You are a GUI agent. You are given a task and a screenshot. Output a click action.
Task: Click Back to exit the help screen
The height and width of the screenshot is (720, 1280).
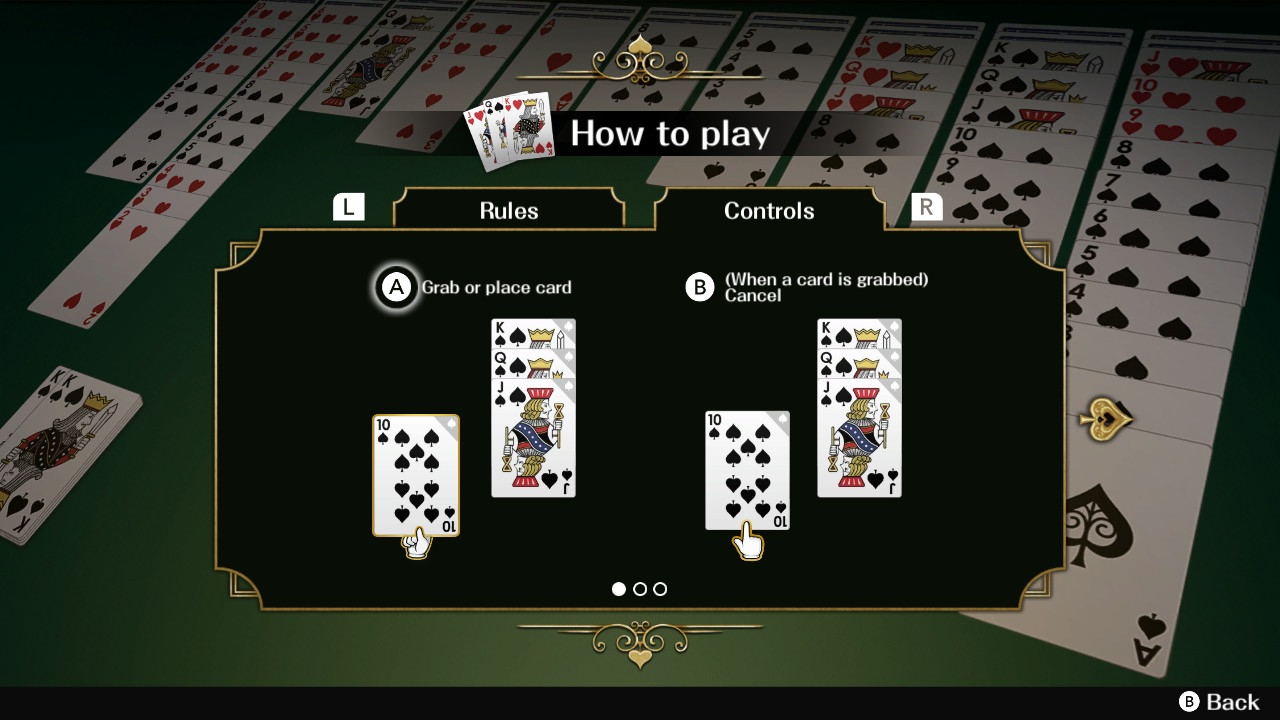pos(1220,701)
